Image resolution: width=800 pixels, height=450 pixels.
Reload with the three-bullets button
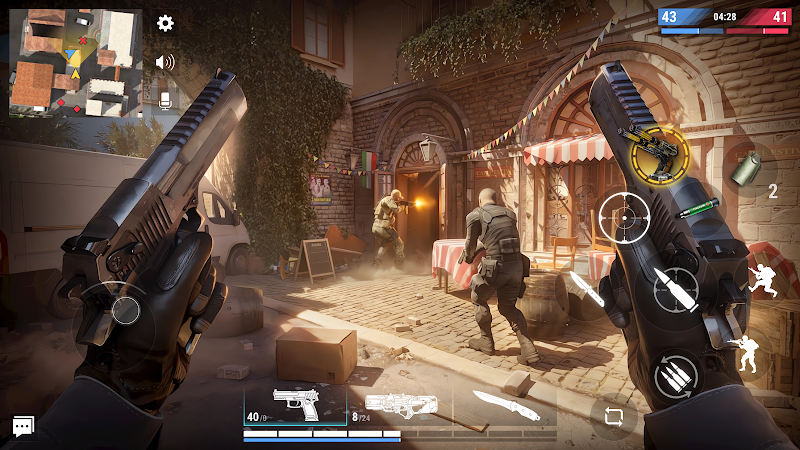(677, 376)
